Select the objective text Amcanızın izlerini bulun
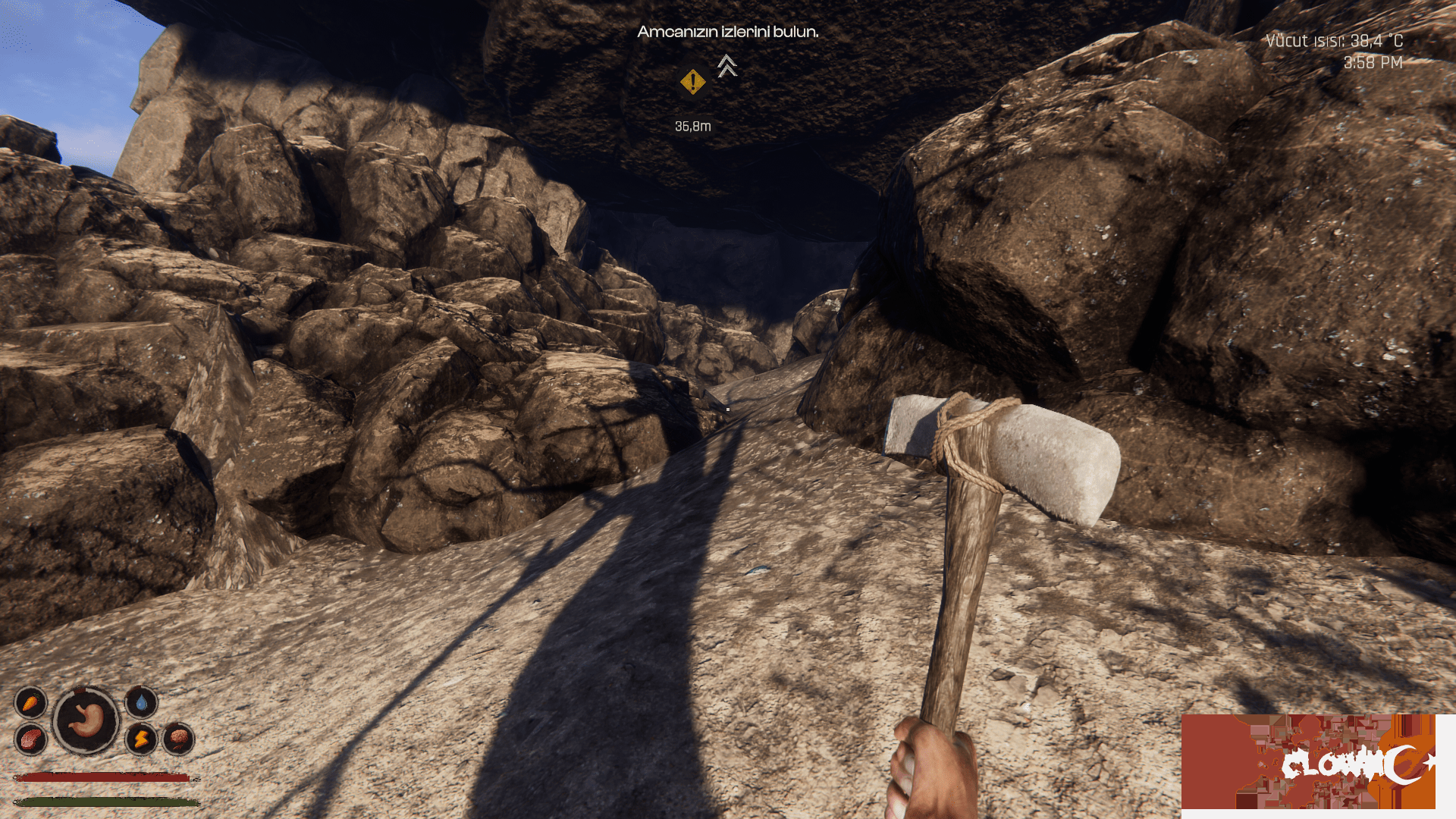Viewport: 1456px width, 819px height. 728,33
